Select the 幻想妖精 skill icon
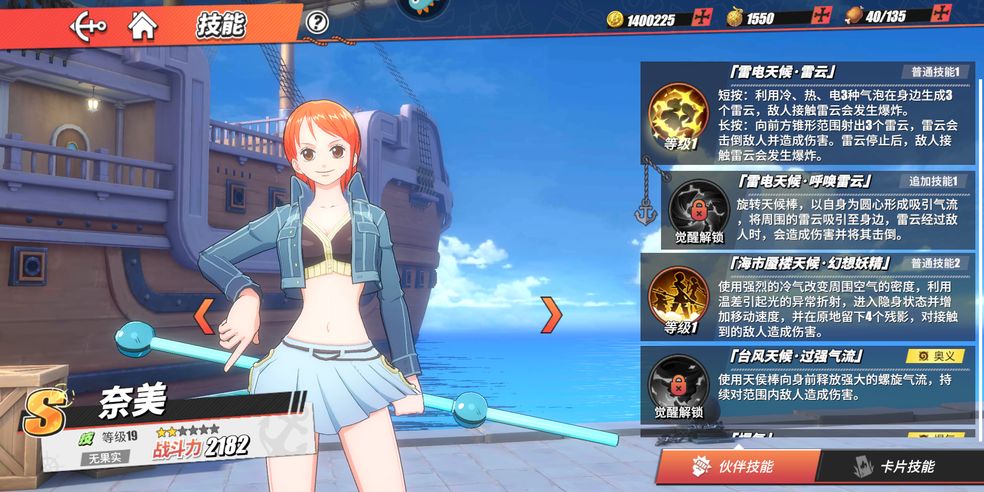 pos(677,295)
